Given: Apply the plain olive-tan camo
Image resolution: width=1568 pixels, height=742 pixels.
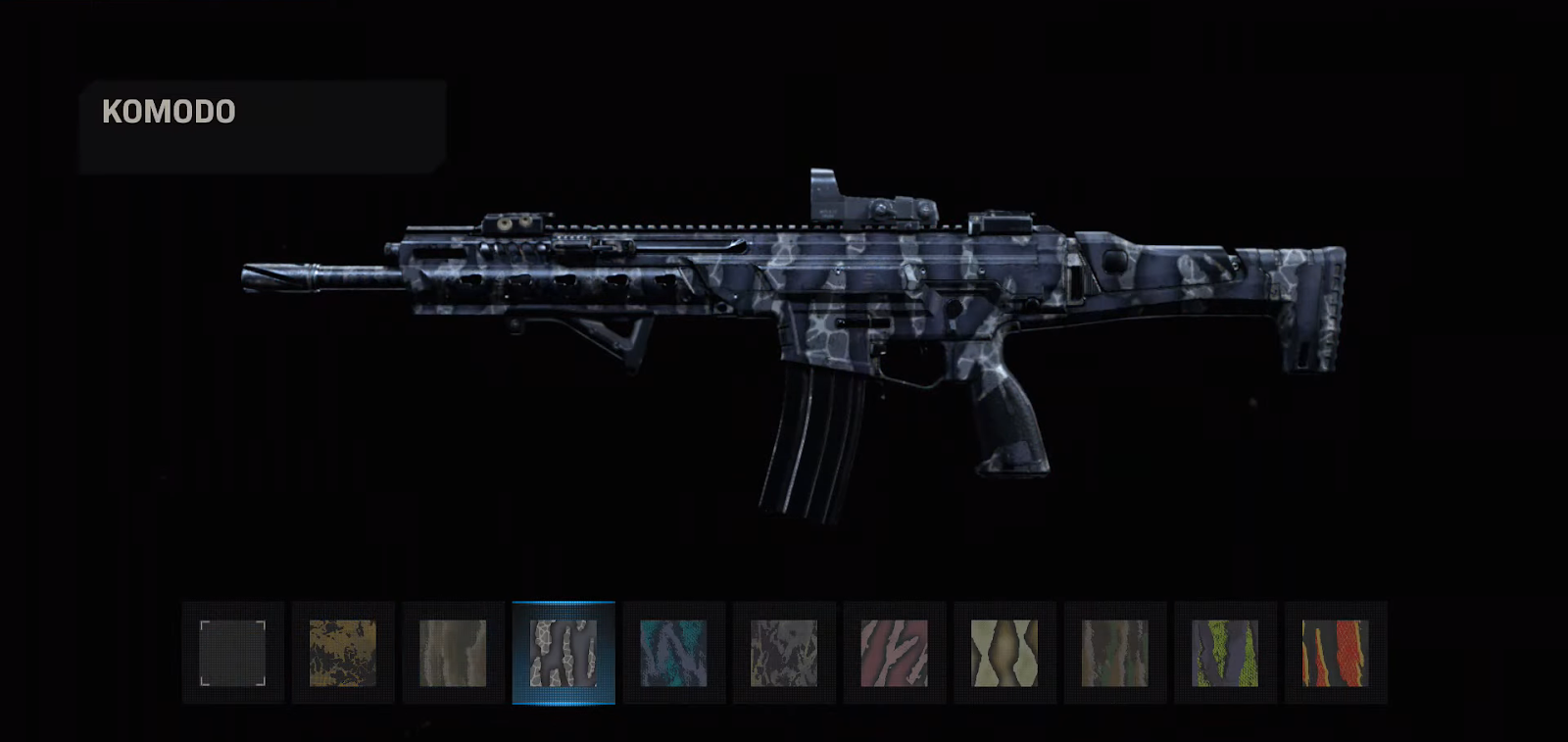Looking at the screenshot, I should point(453,653).
